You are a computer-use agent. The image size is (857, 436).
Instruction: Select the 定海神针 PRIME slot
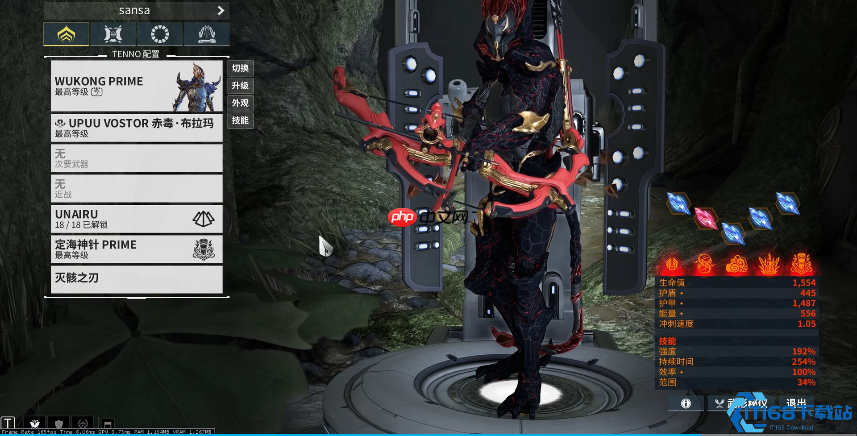(x=135, y=249)
